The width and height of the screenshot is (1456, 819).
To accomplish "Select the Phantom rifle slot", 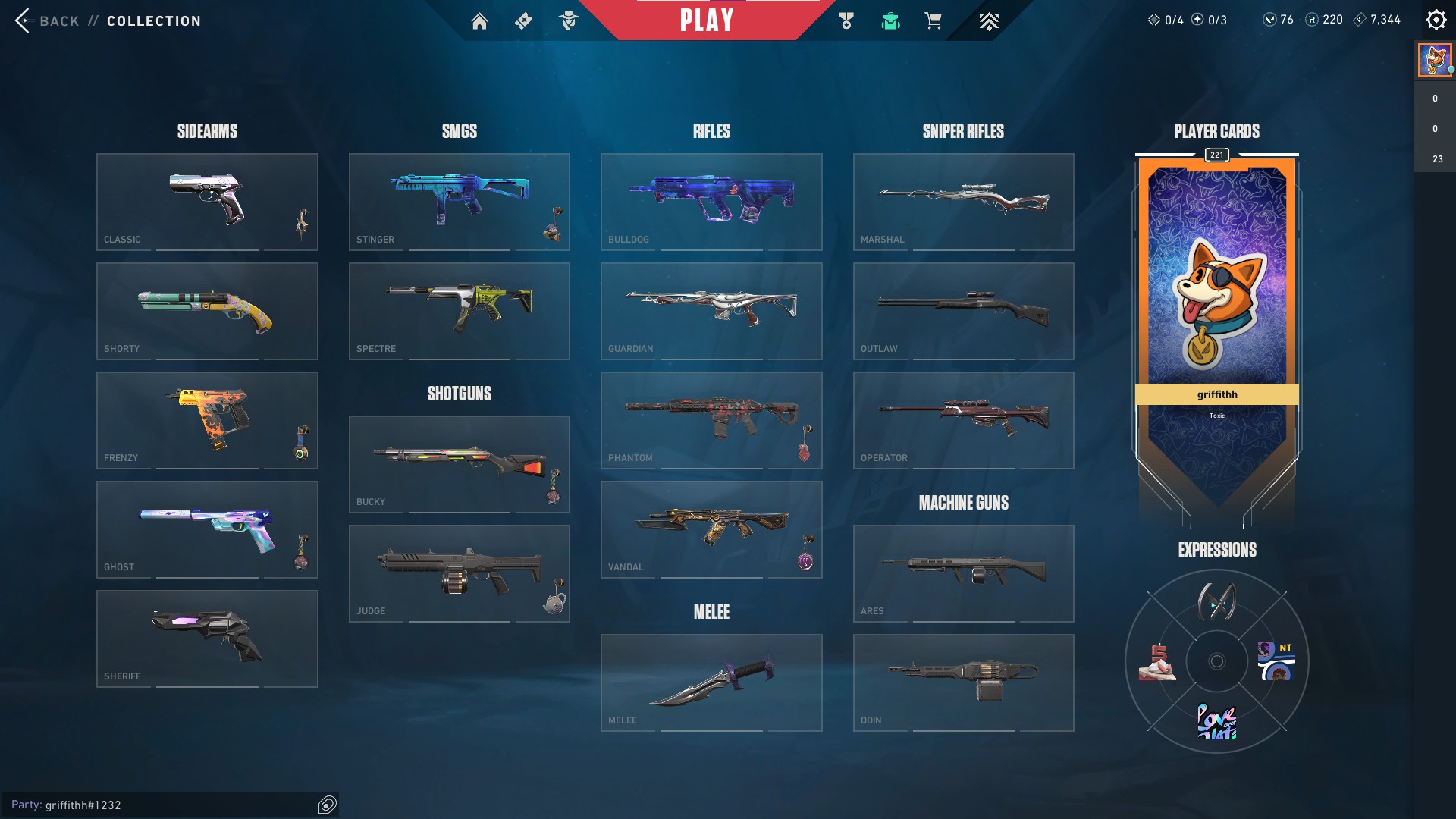I will coord(711,420).
